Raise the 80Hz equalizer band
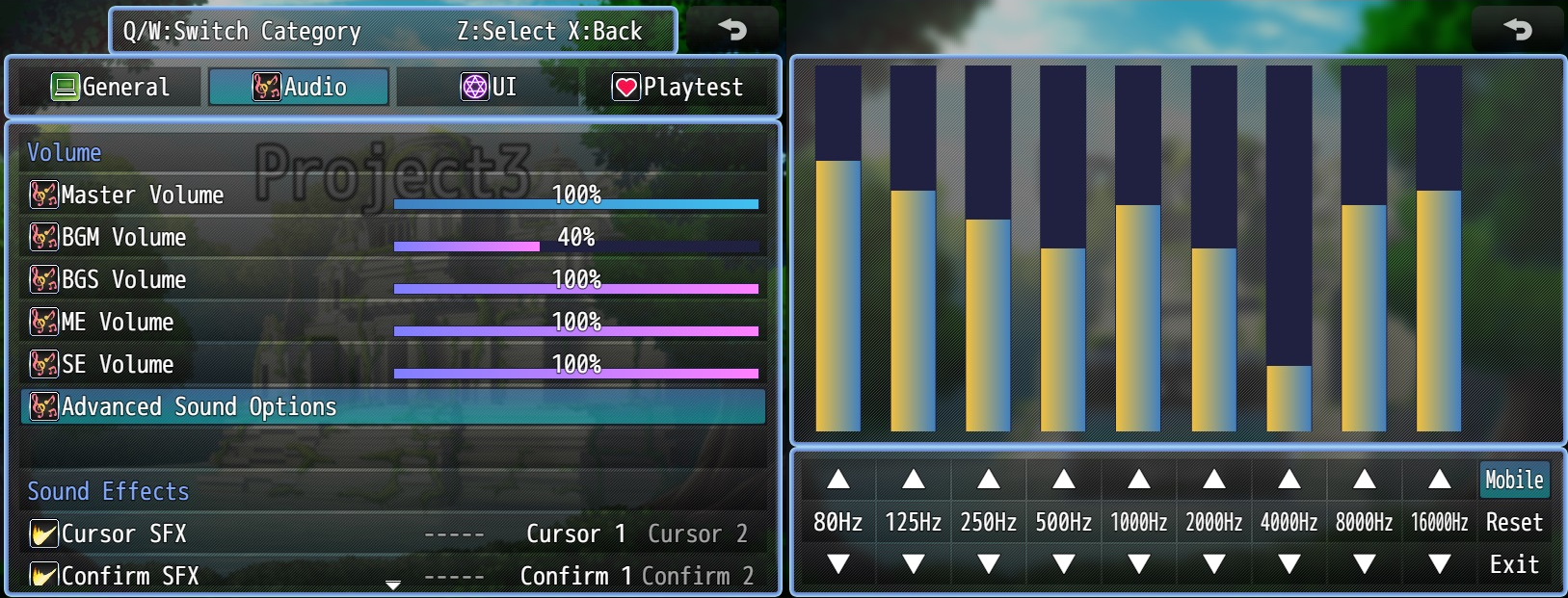This screenshot has width=1568, height=598. click(838, 480)
